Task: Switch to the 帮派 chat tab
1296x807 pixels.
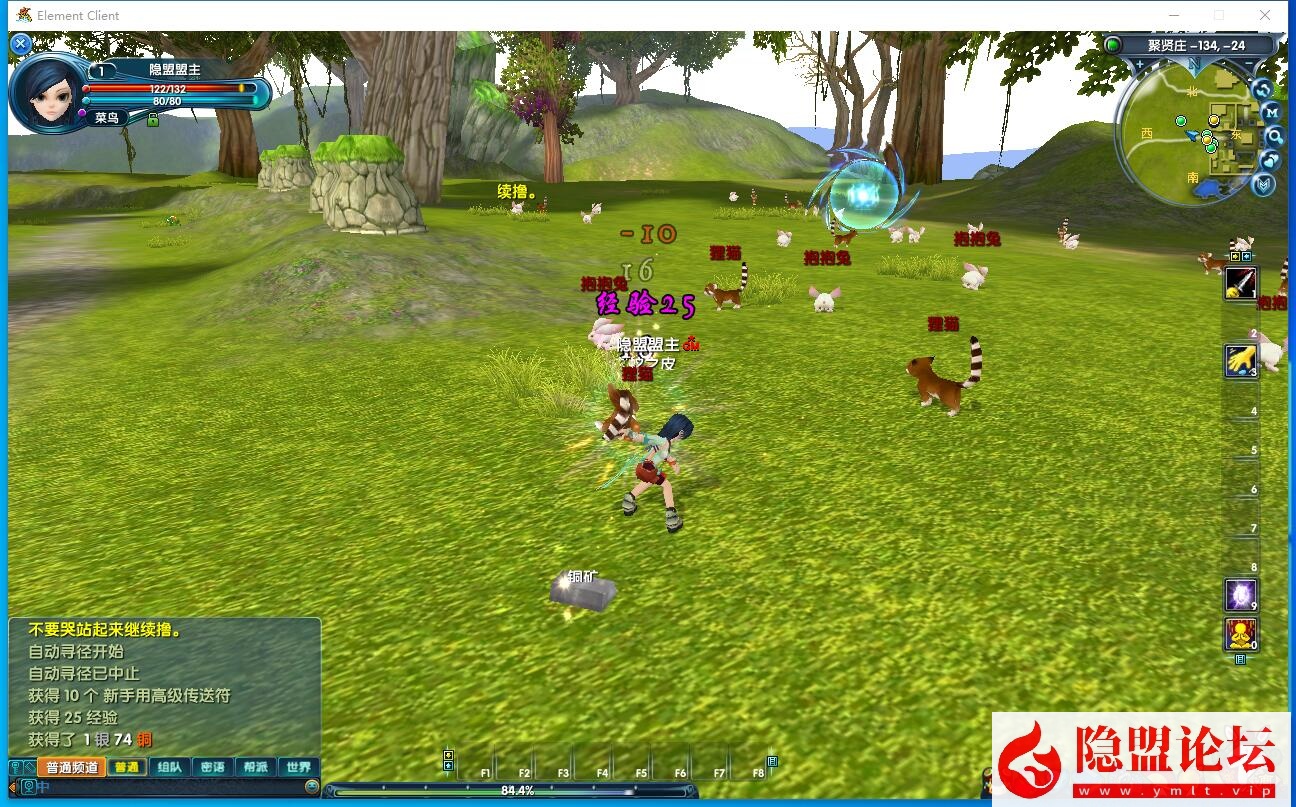Action: pyautogui.click(x=255, y=767)
